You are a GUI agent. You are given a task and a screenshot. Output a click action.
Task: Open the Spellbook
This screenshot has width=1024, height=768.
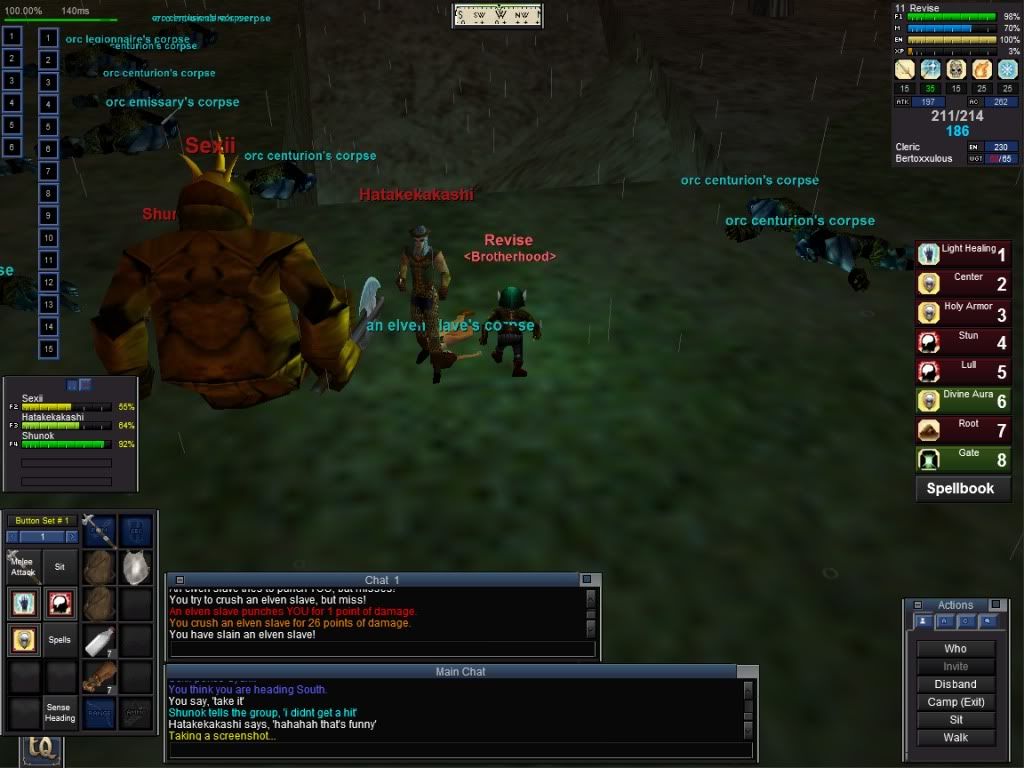click(960, 489)
